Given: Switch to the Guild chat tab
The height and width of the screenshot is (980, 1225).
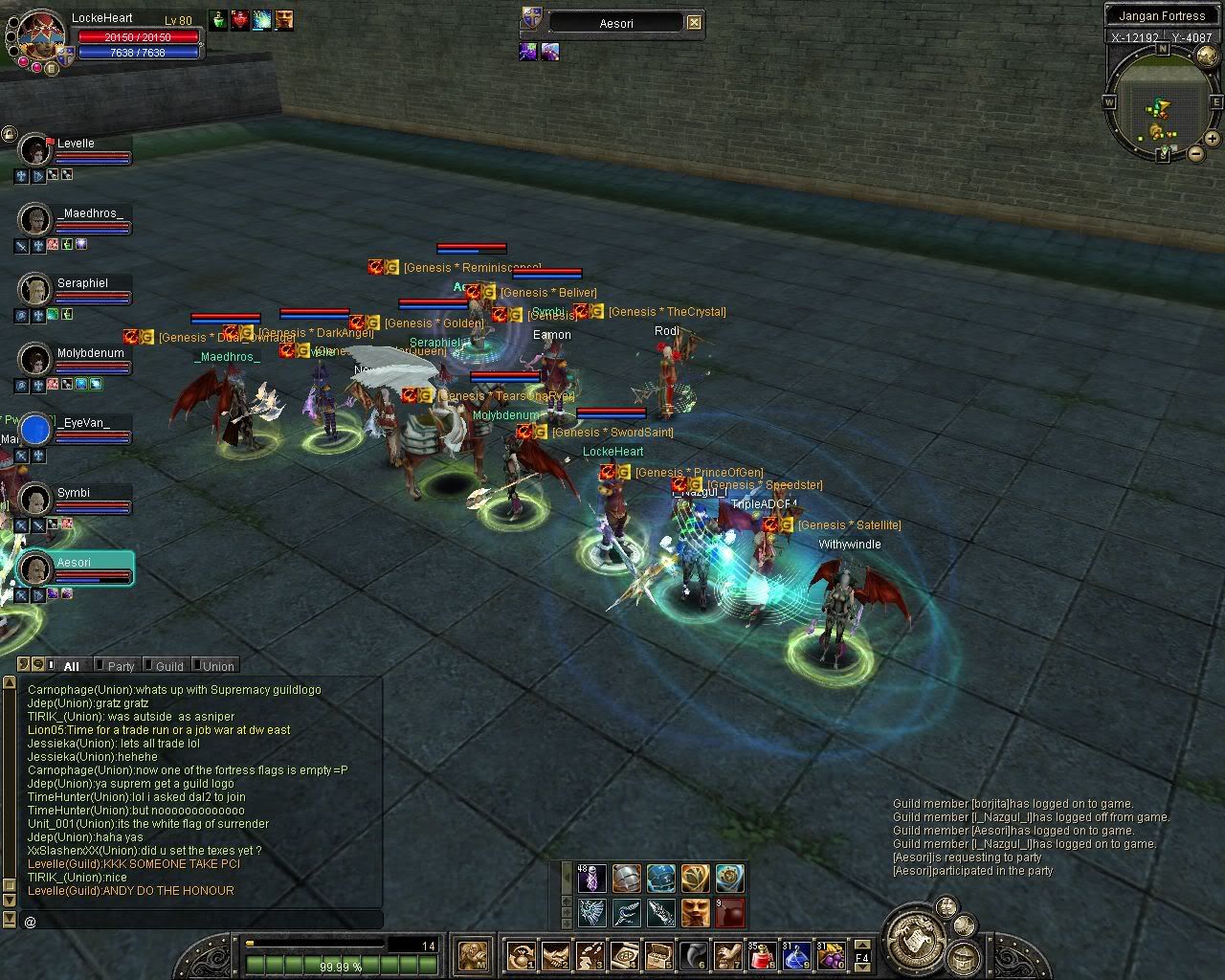Looking at the screenshot, I should 168,666.
